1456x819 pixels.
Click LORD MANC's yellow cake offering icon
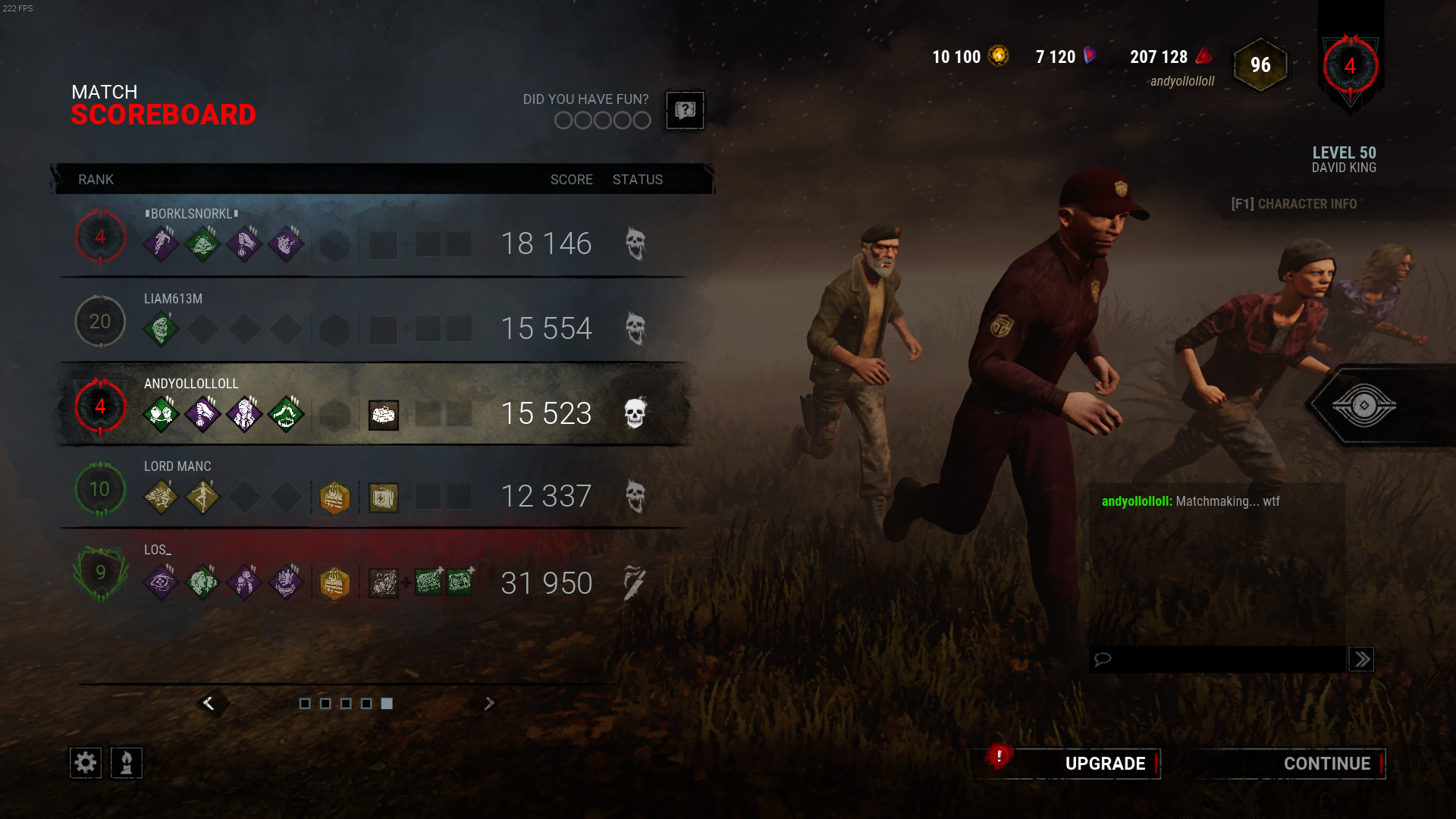tap(334, 497)
